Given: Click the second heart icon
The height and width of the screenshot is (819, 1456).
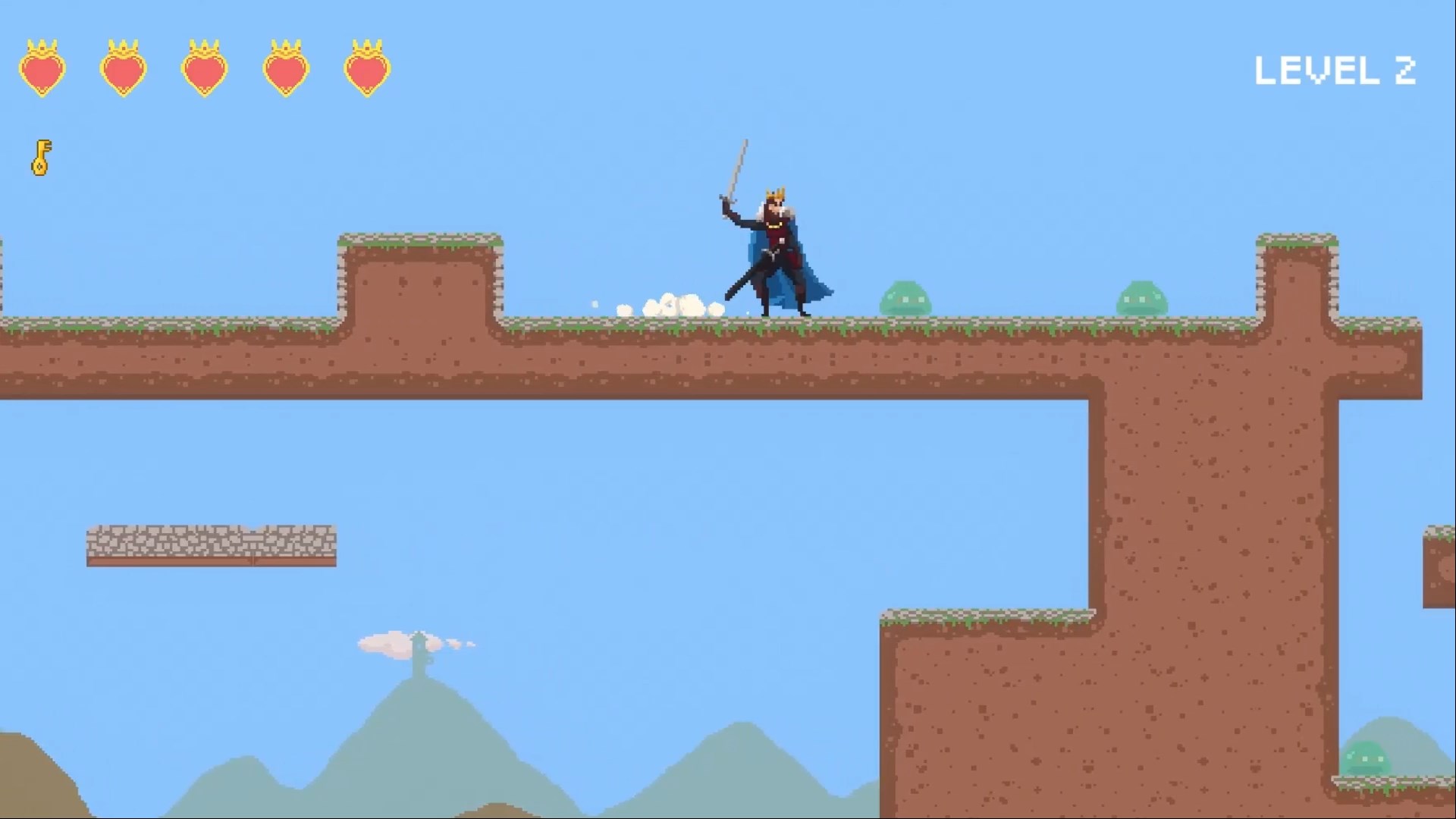Looking at the screenshot, I should (124, 70).
